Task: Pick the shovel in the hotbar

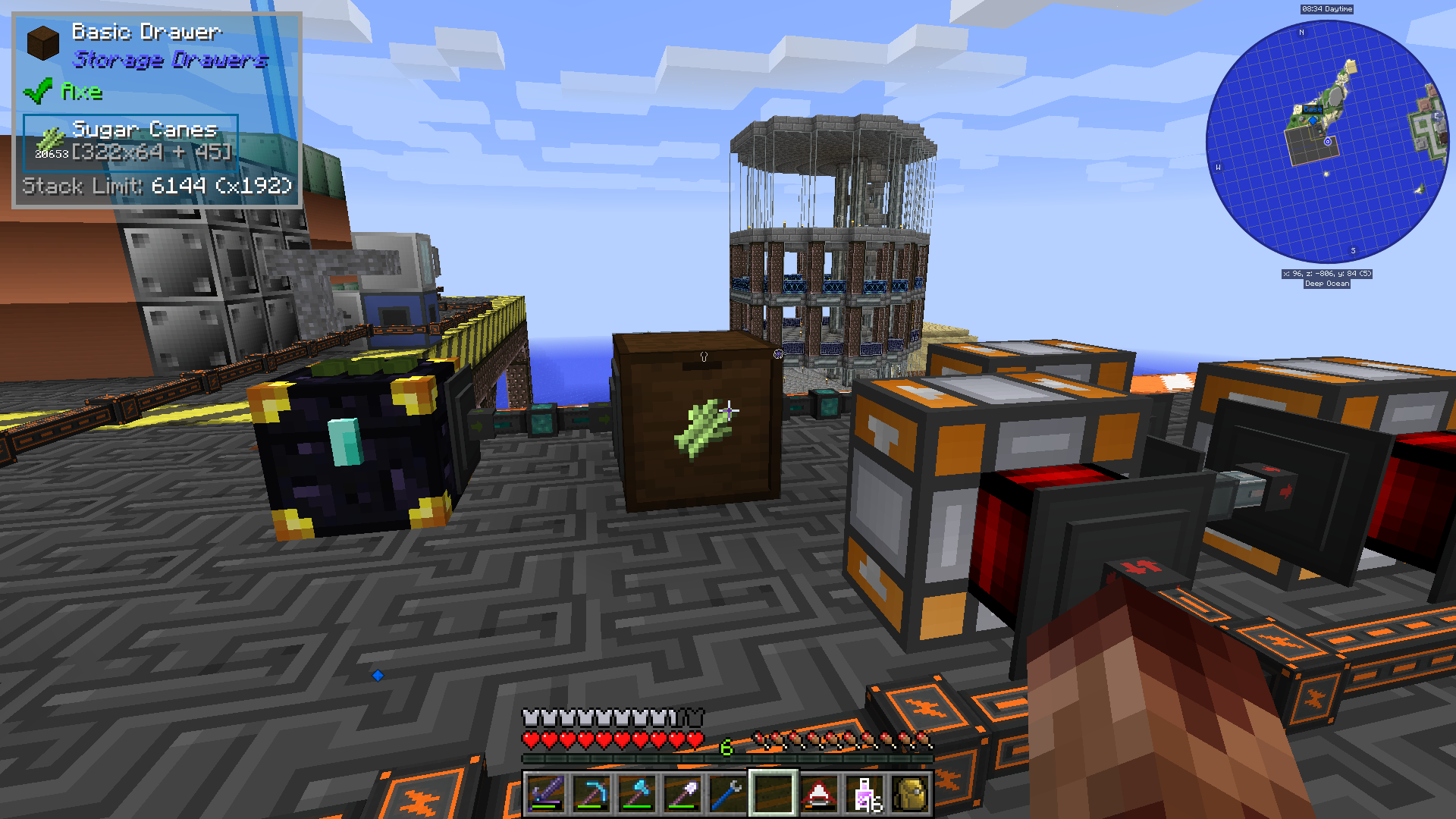Action: point(682,794)
